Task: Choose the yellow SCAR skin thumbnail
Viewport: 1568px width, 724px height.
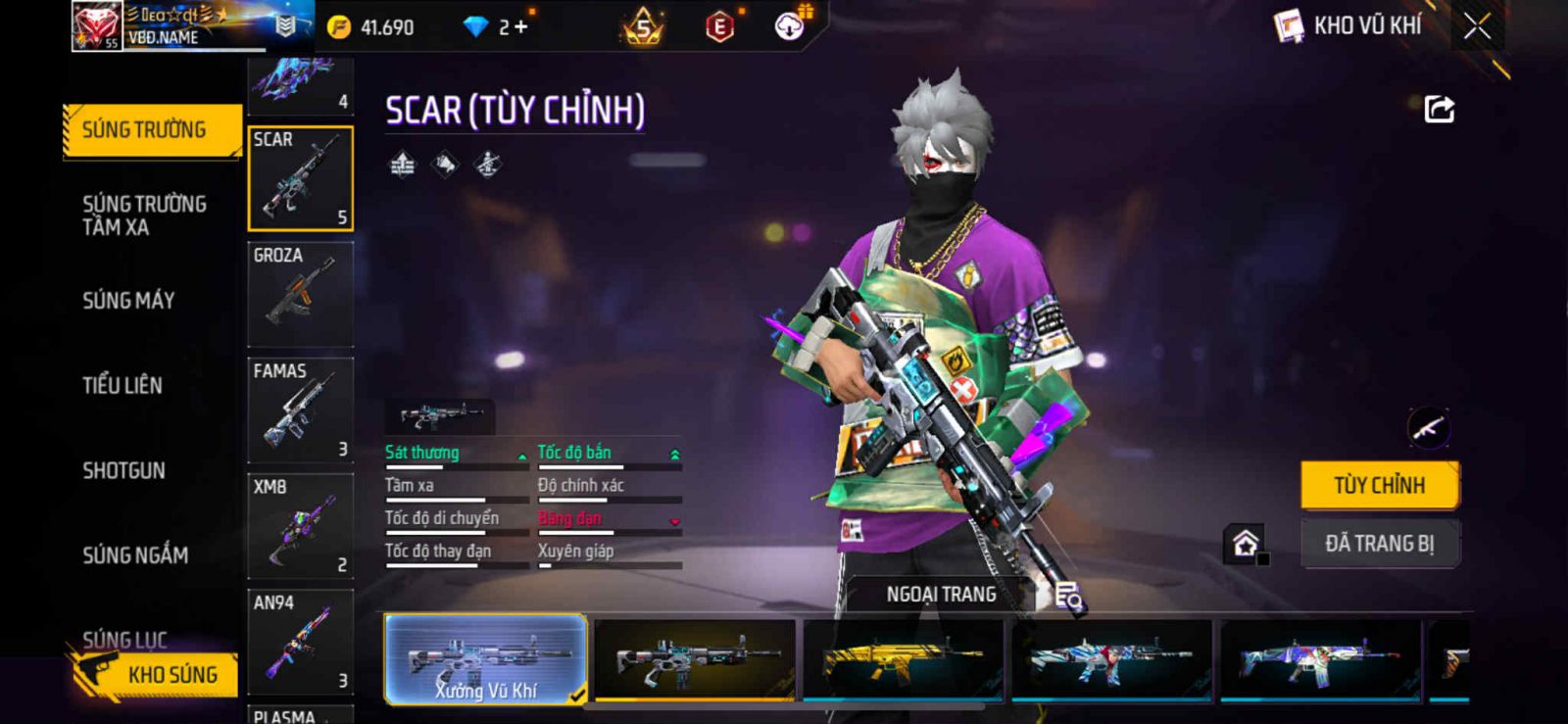Action: [903, 659]
